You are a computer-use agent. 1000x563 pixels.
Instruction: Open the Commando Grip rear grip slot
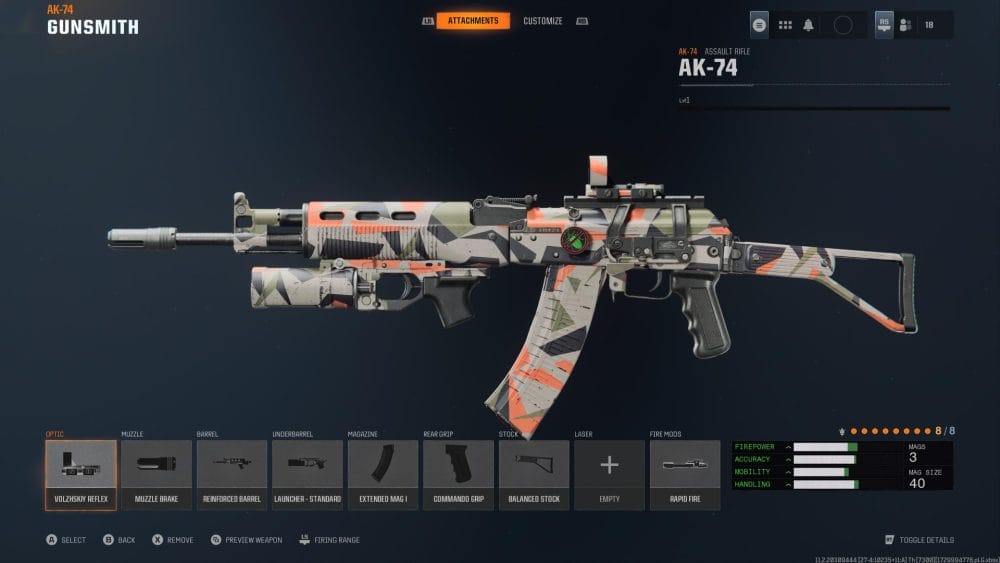459,475
